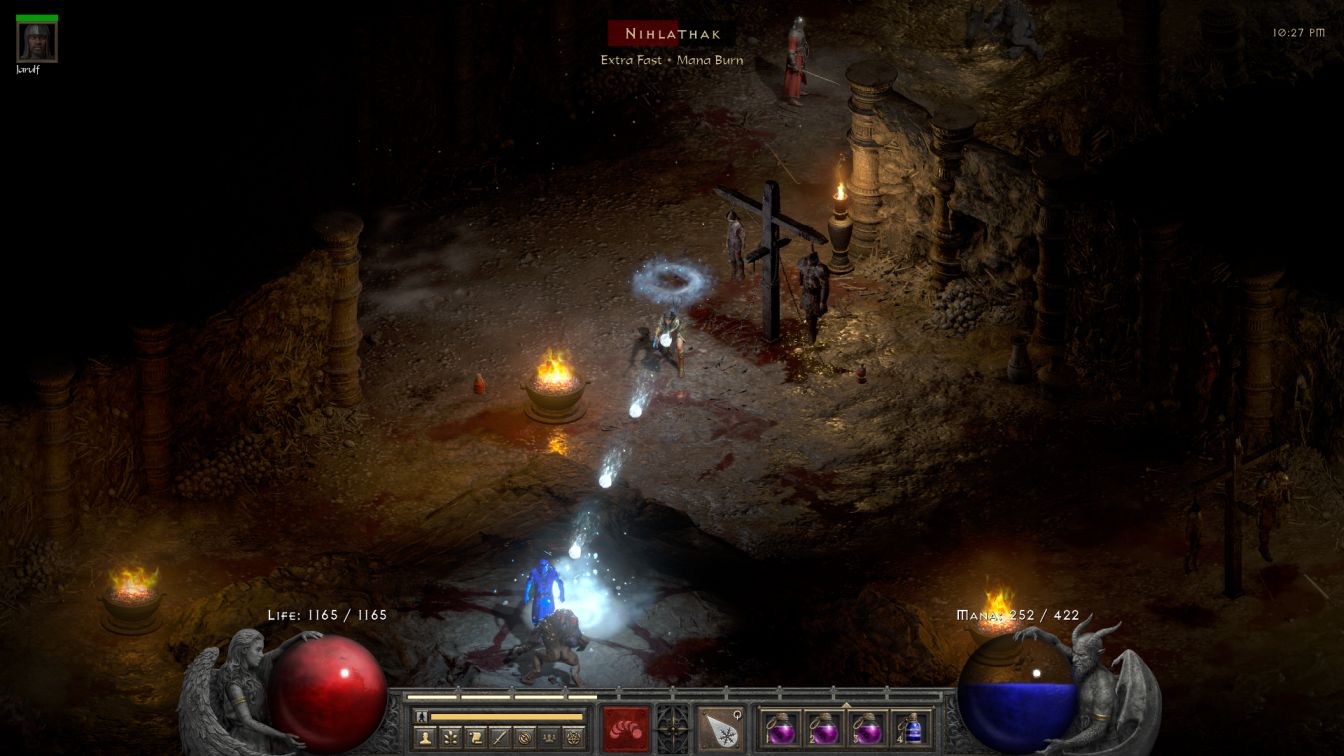Open game menu via pentagram icon

(573, 738)
